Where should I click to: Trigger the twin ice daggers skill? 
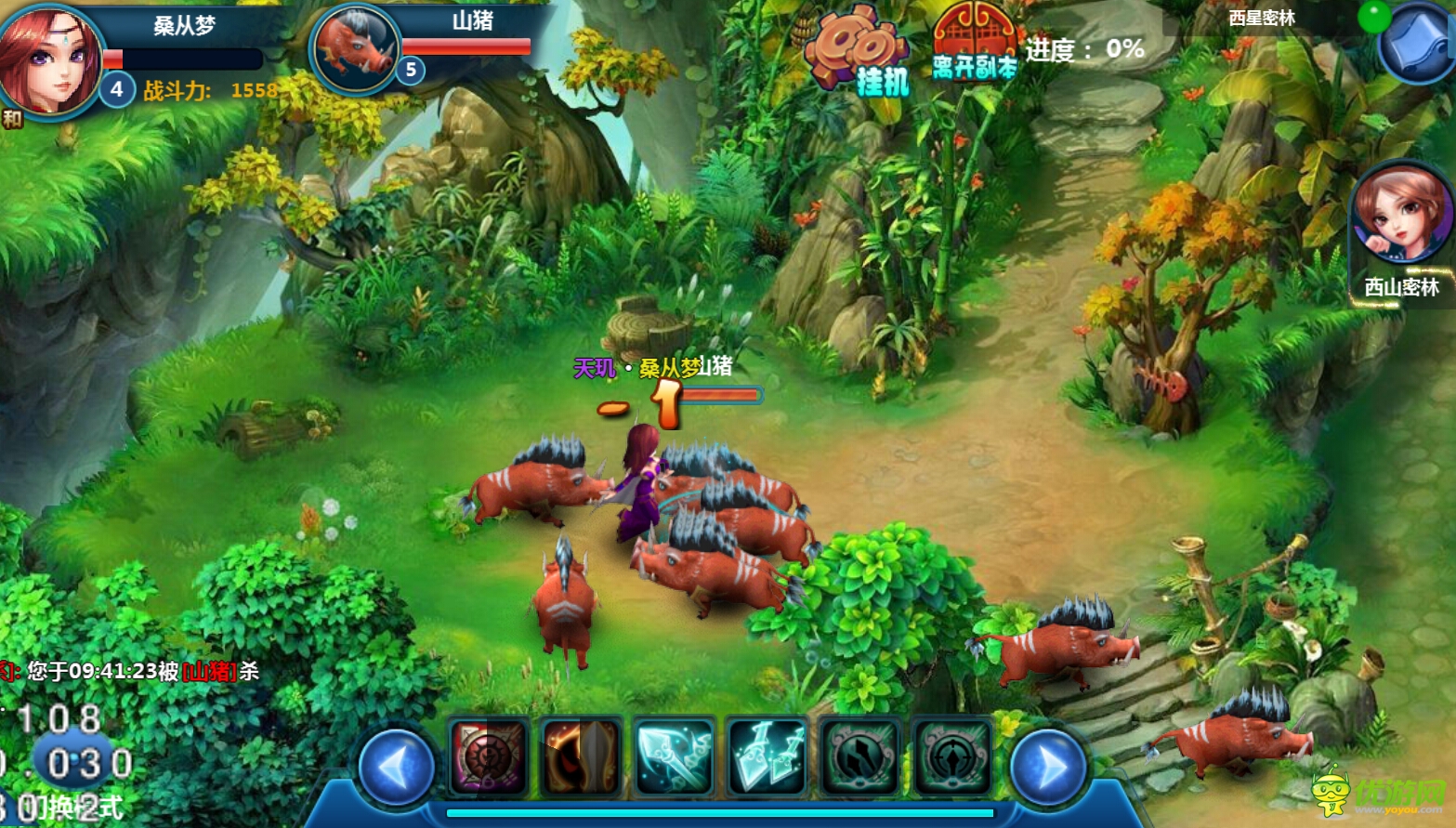click(767, 756)
